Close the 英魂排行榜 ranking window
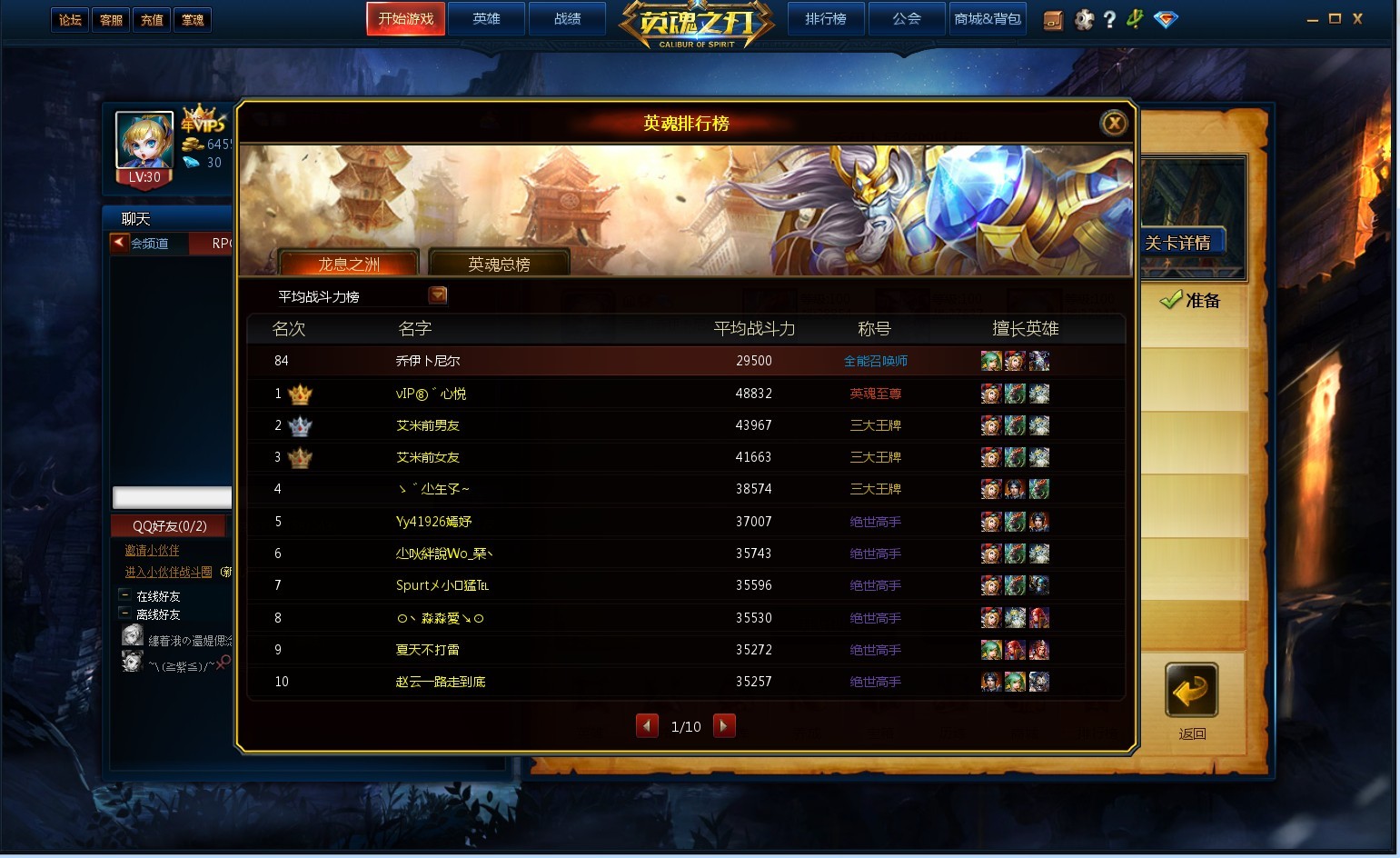1400x858 pixels. pyautogui.click(x=1114, y=123)
